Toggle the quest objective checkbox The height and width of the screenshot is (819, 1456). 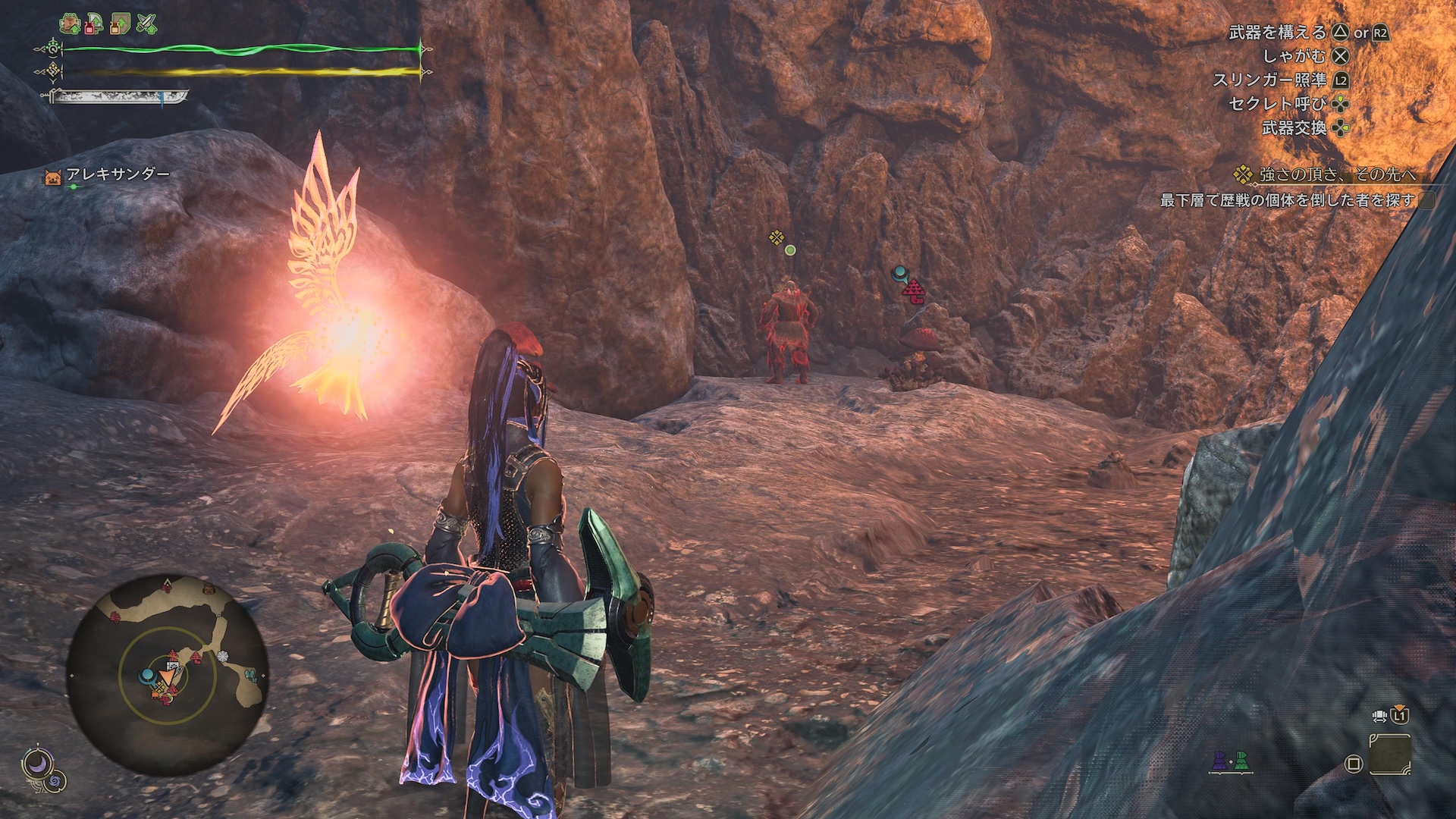click(1427, 200)
